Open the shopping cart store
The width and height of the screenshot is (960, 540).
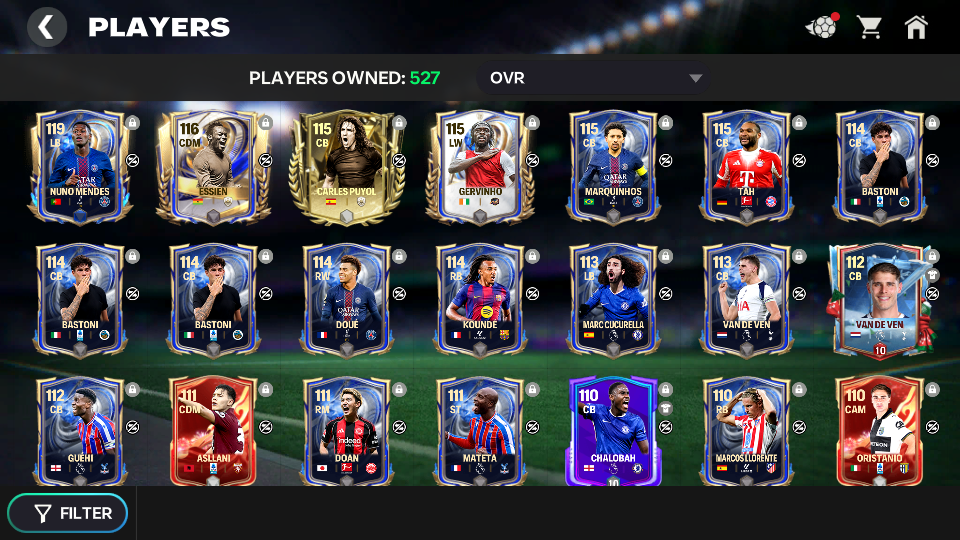869,27
